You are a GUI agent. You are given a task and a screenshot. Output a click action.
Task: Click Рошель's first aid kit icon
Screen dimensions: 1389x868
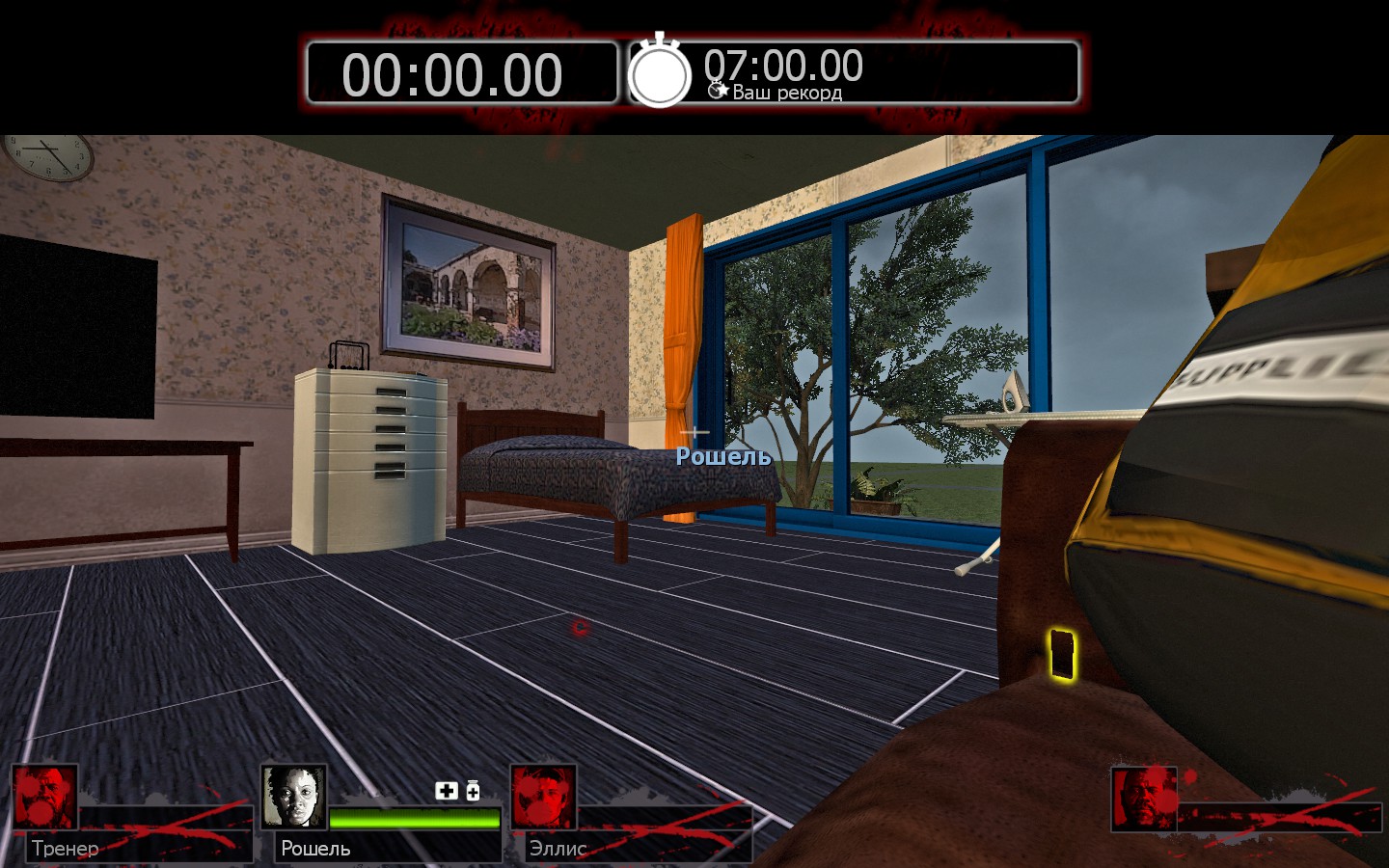(x=447, y=791)
